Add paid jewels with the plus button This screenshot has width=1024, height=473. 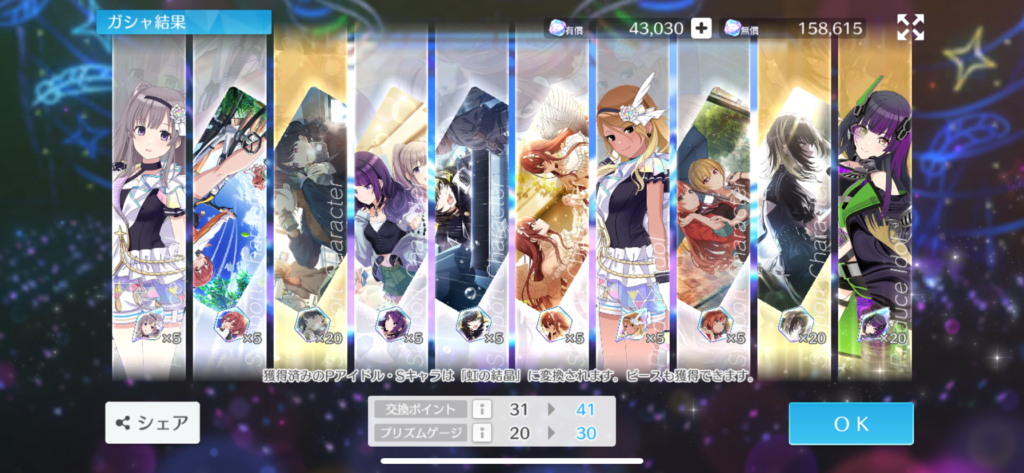(x=701, y=28)
